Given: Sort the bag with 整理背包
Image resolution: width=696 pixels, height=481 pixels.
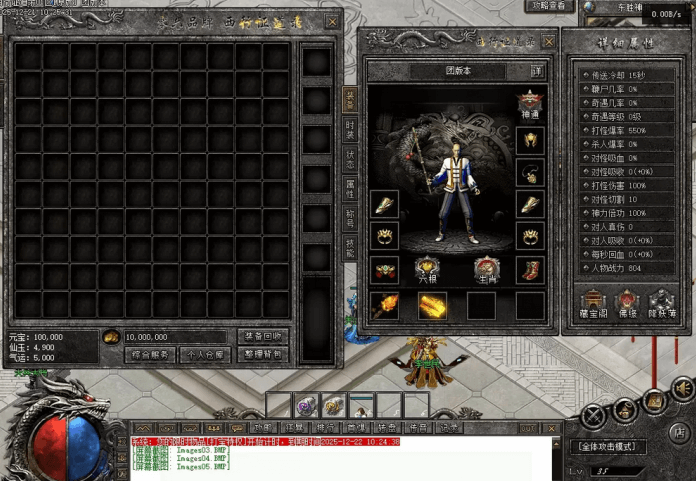Looking at the screenshot, I should pyautogui.click(x=263, y=354).
